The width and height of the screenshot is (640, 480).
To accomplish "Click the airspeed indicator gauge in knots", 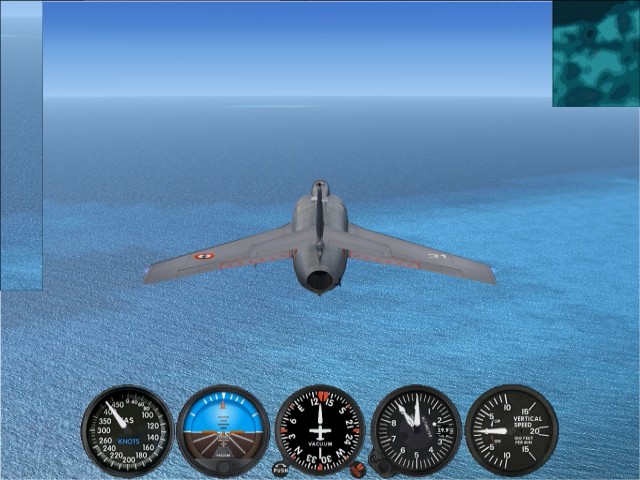I will tap(127, 431).
